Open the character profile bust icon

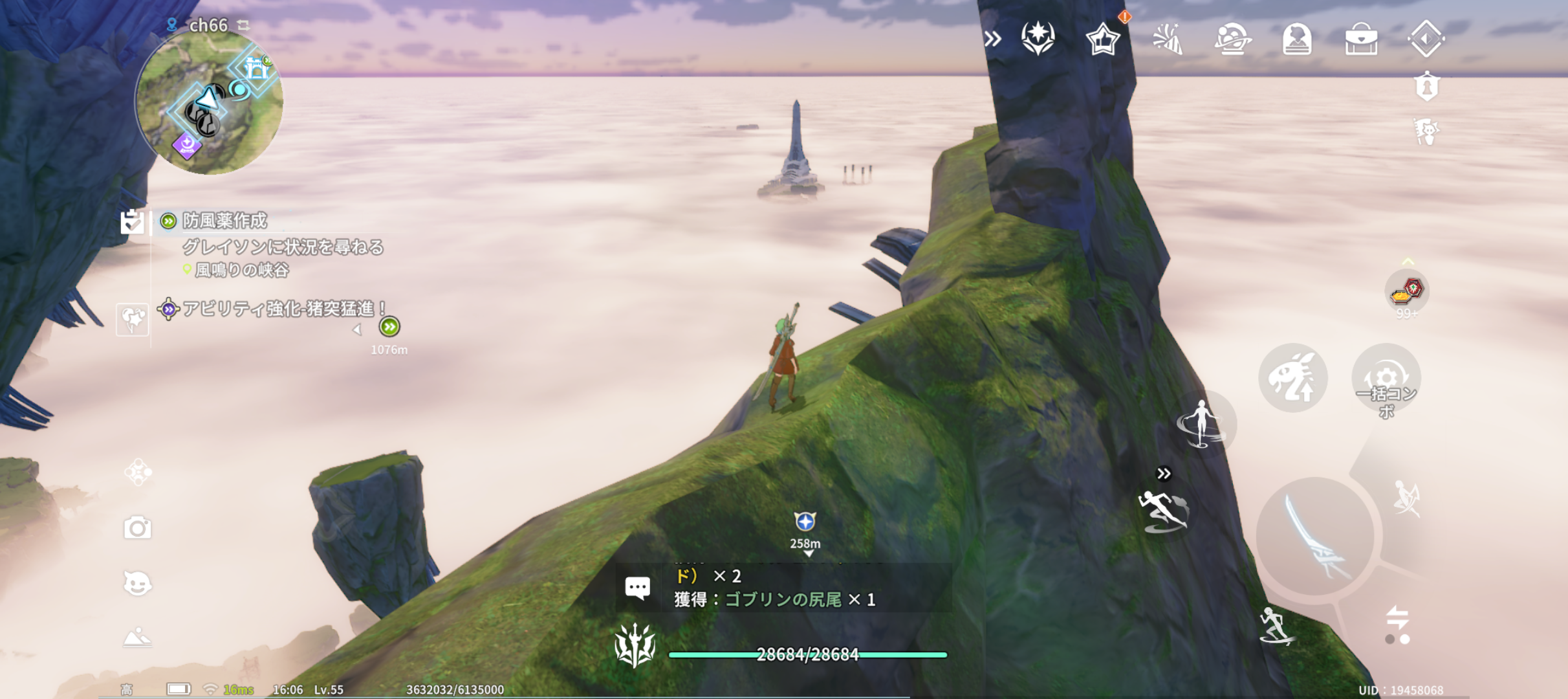[x=1297, y=40]
